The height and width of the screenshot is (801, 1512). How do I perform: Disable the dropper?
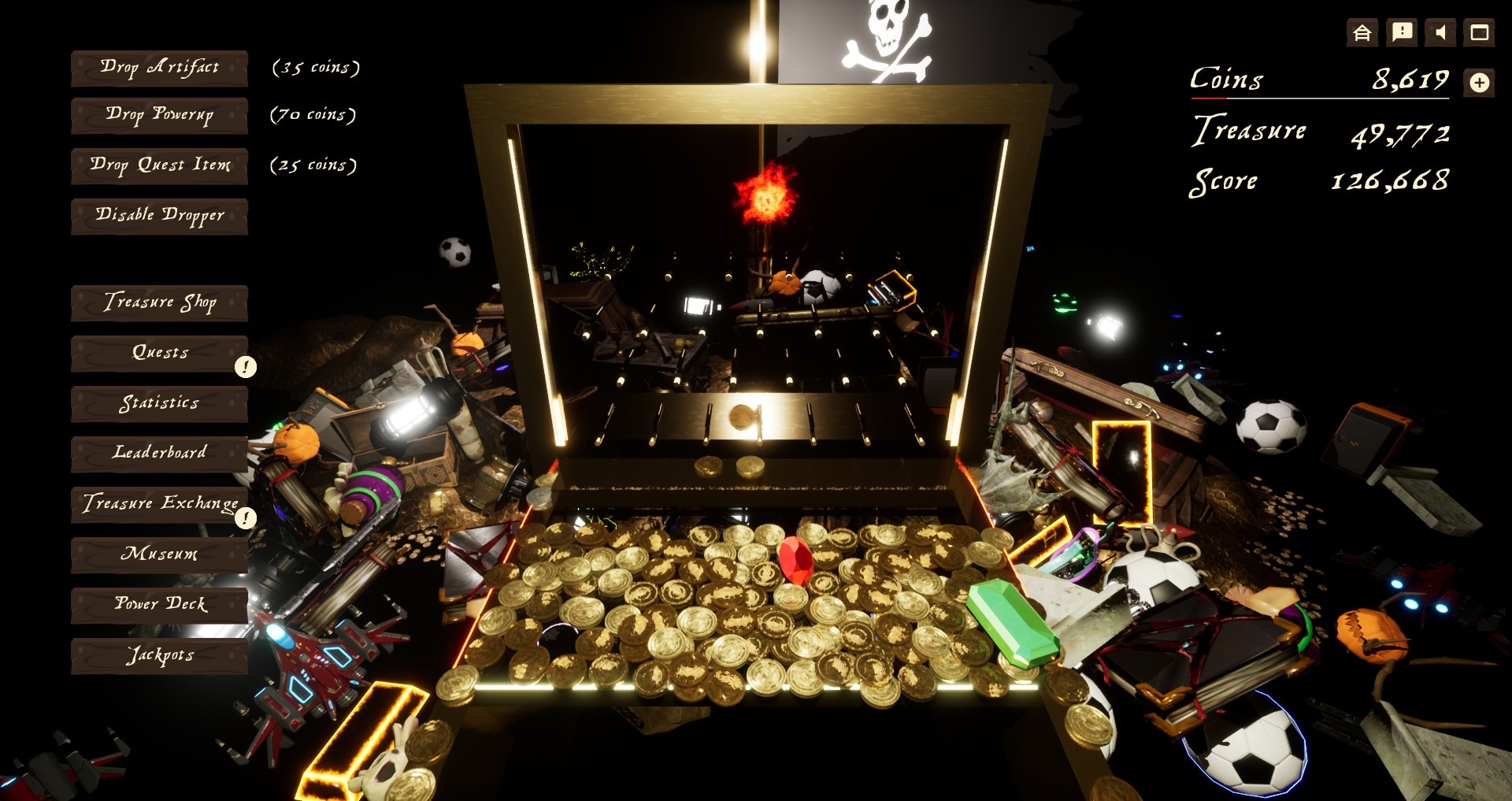[x=158, y=216]
